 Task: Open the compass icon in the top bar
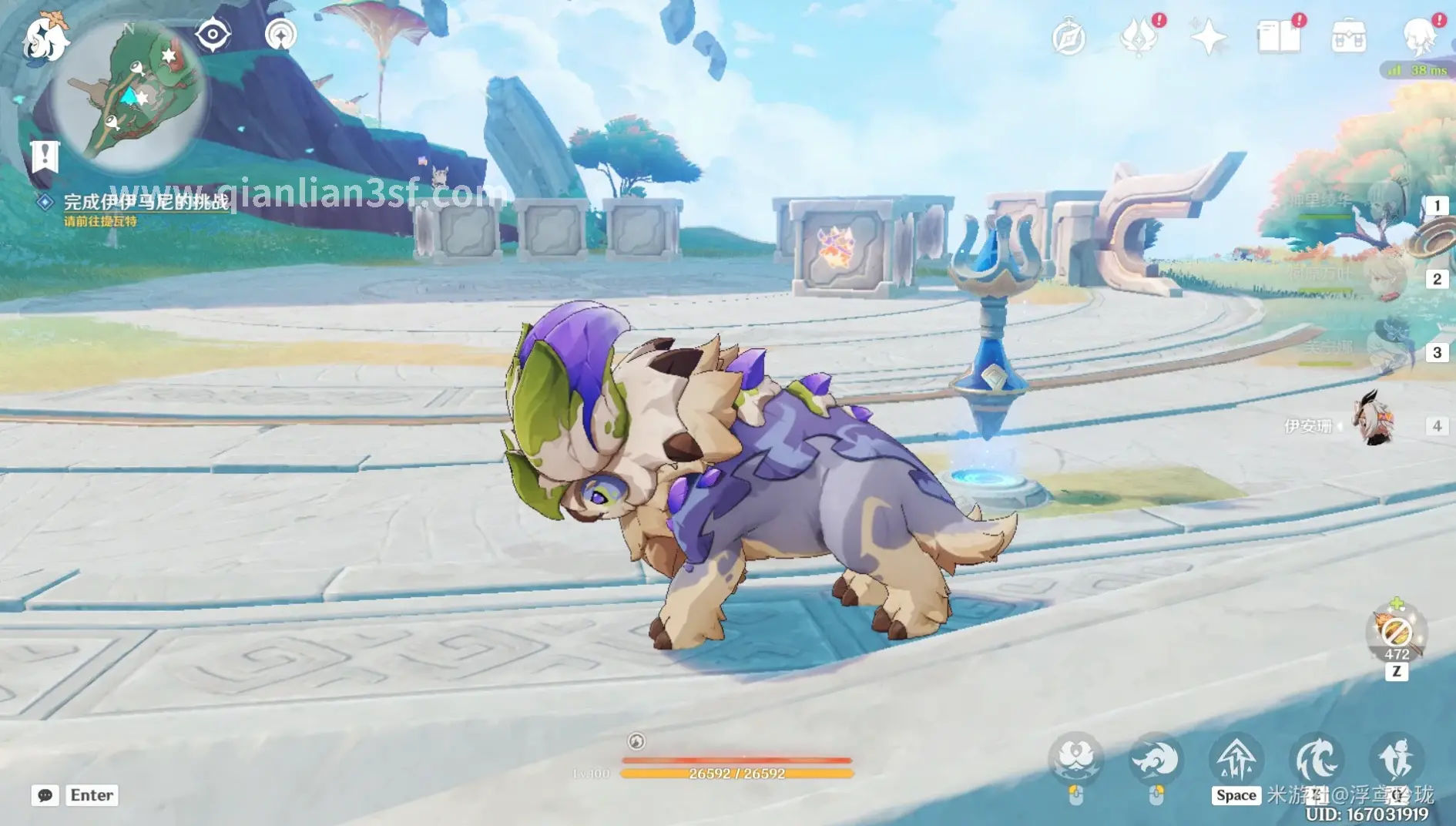(1069, 37)
